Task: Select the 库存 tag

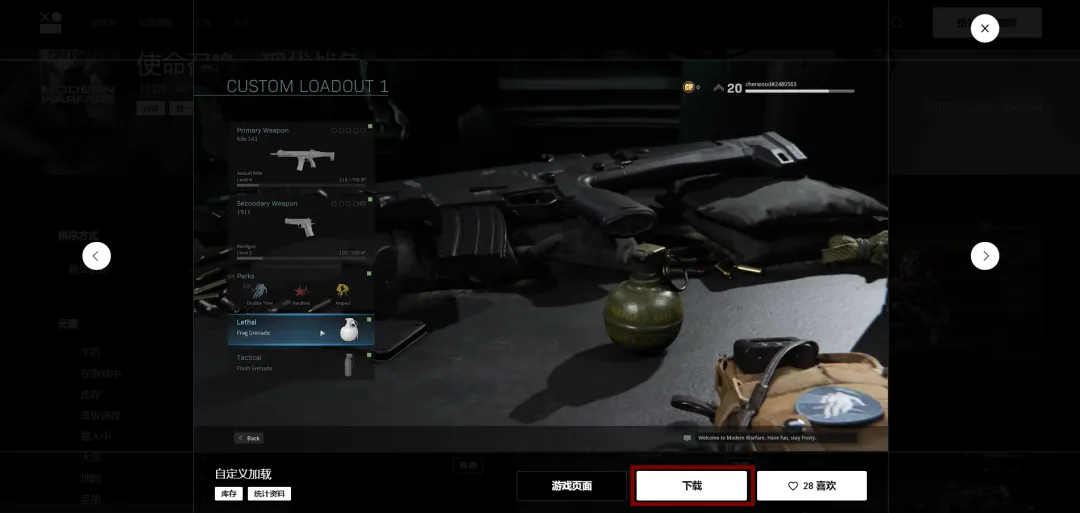Action: tap(229, 494)
